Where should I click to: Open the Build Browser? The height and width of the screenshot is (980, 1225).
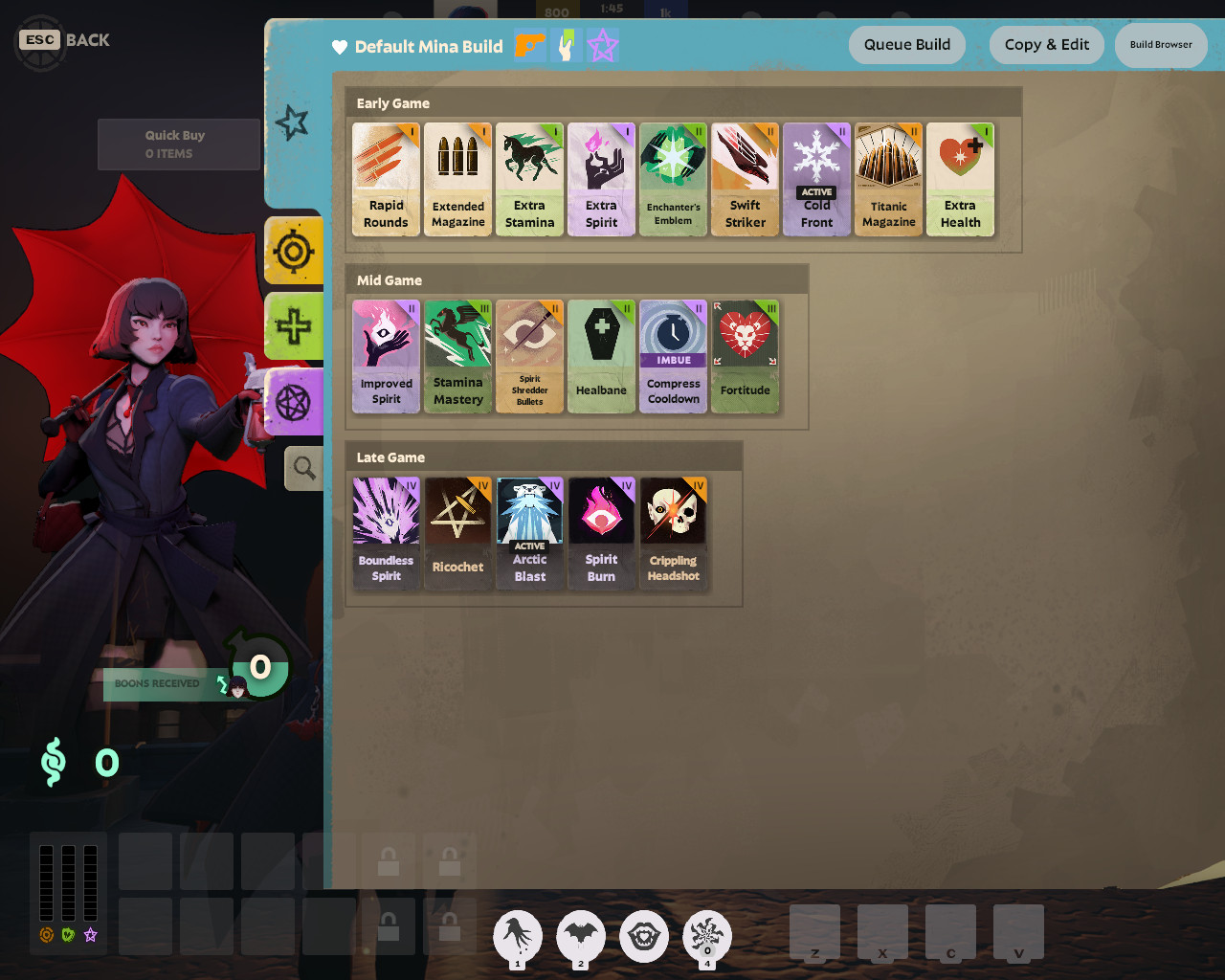pos(1161,44)
